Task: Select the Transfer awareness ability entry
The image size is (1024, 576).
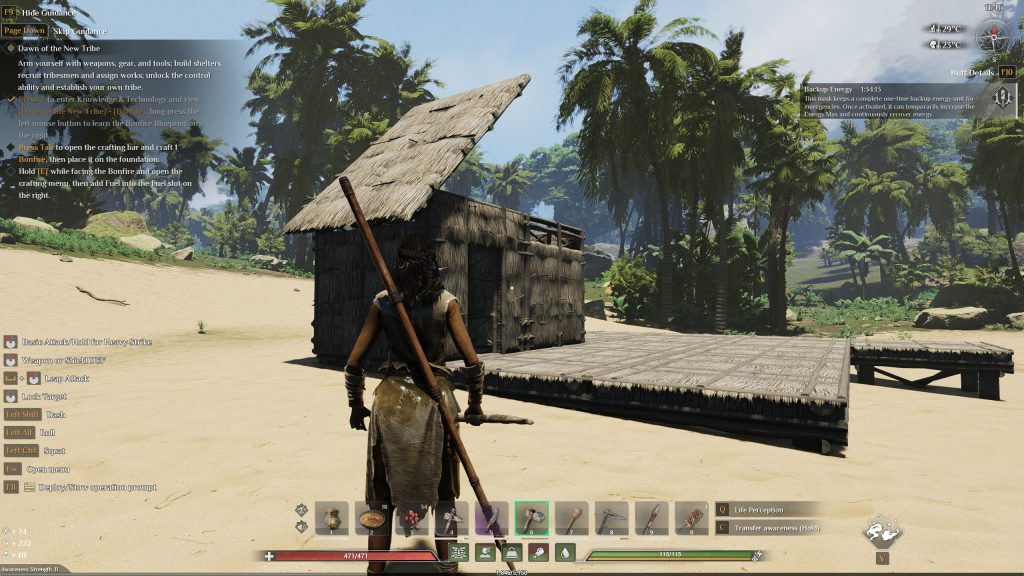Action: [776, 527]
